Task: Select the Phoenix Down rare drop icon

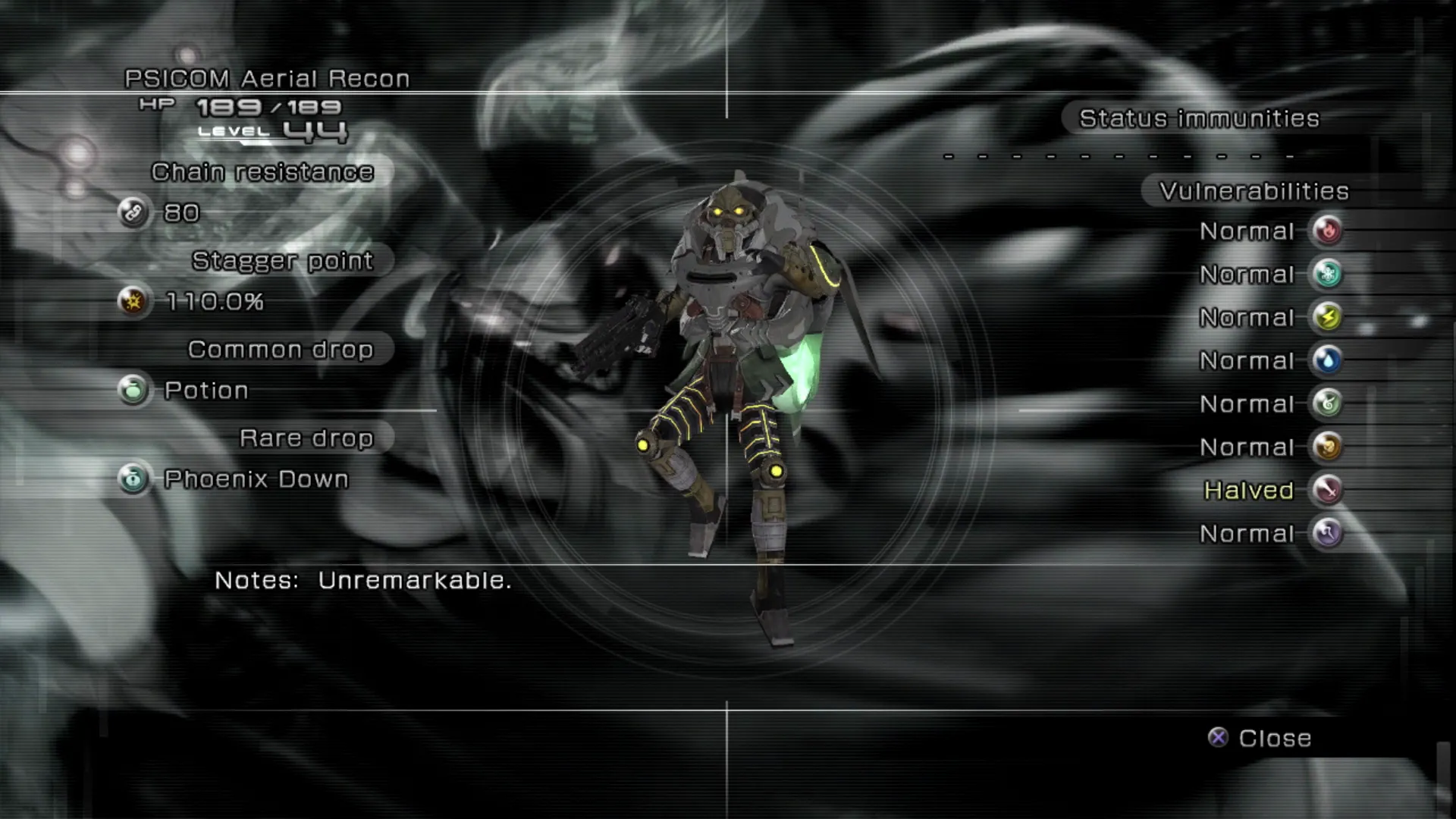Action: point(133,479)
